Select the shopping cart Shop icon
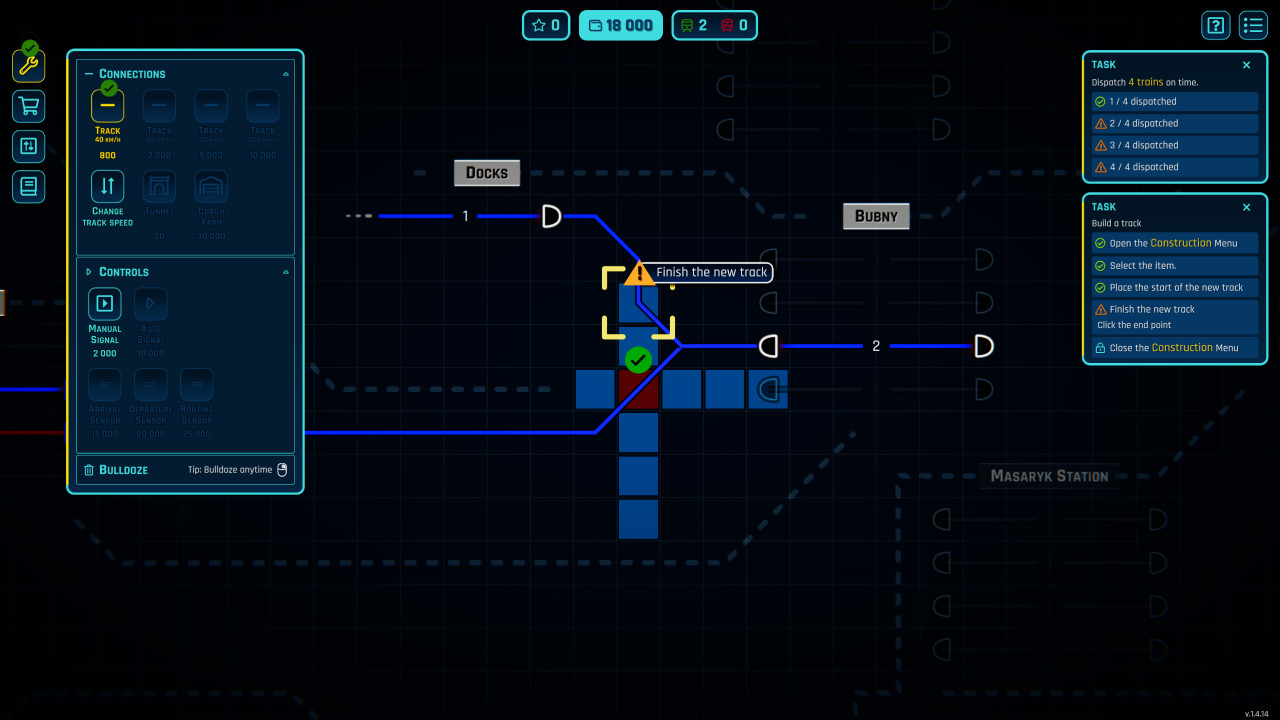 pyautogui.click(x=27, y=106)
